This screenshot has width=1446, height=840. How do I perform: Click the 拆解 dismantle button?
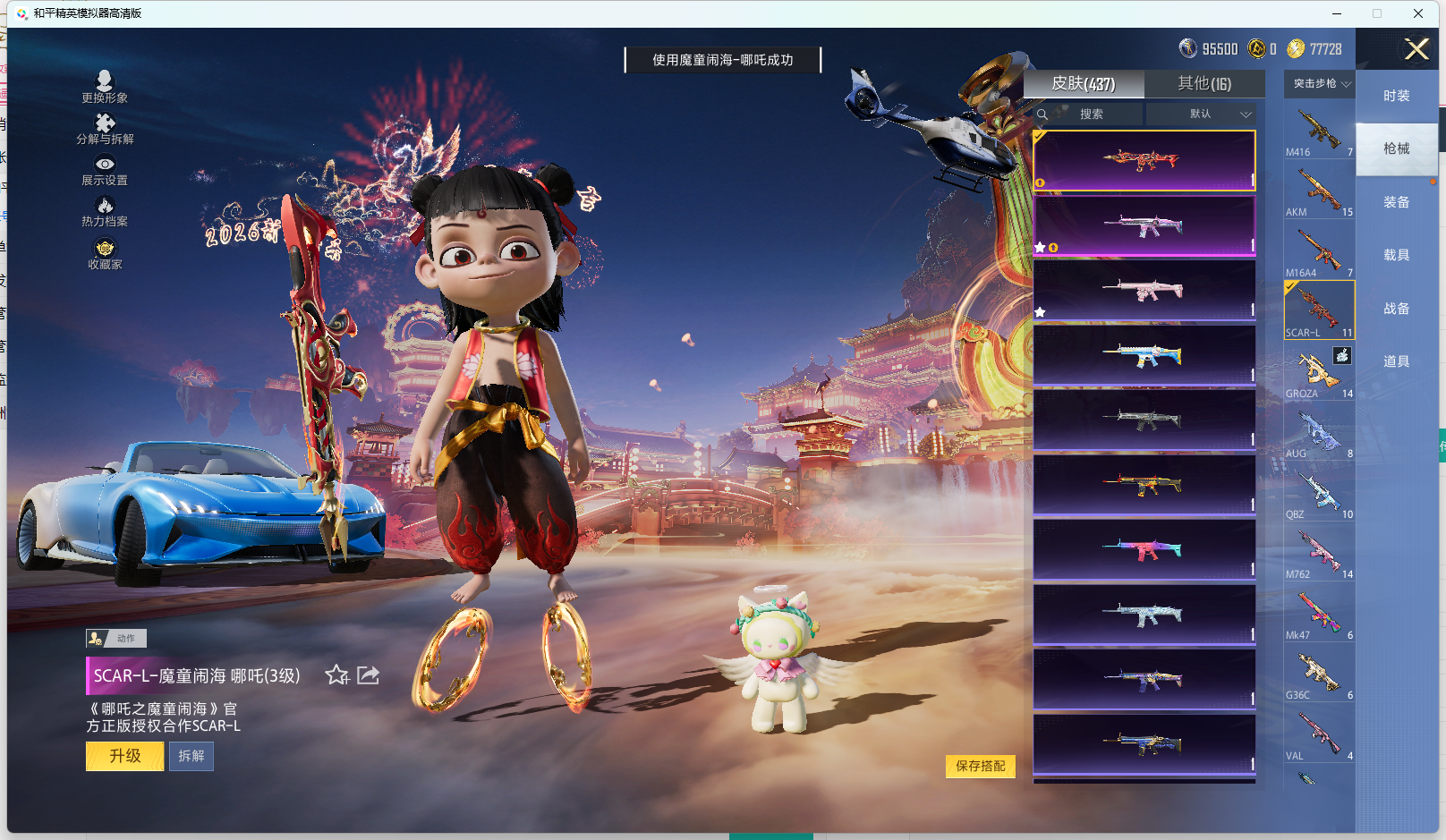[191, 756]
